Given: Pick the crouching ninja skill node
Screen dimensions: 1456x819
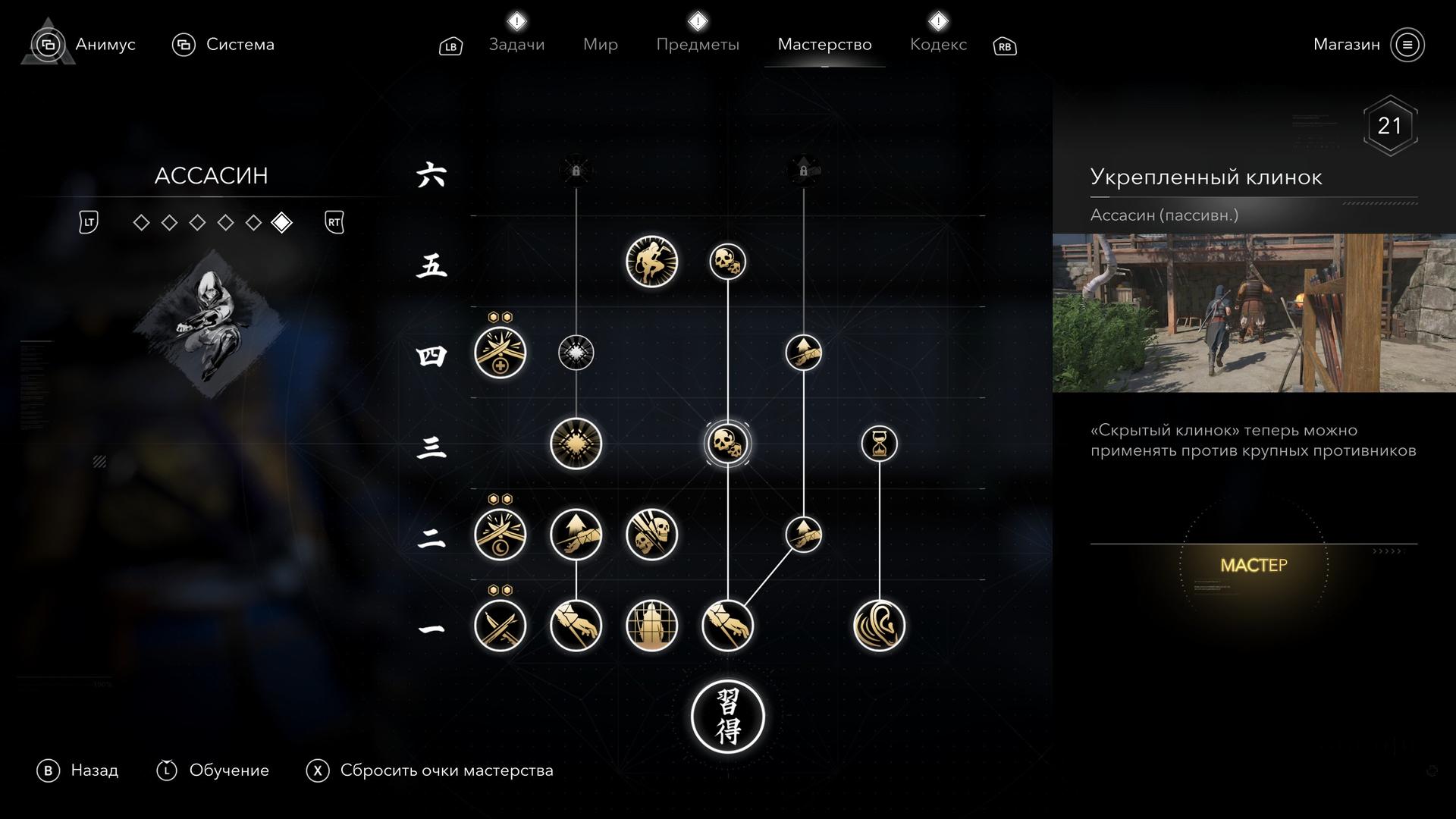Looking at the screenshot, I should pyautogui.click(x=651, y=262).
